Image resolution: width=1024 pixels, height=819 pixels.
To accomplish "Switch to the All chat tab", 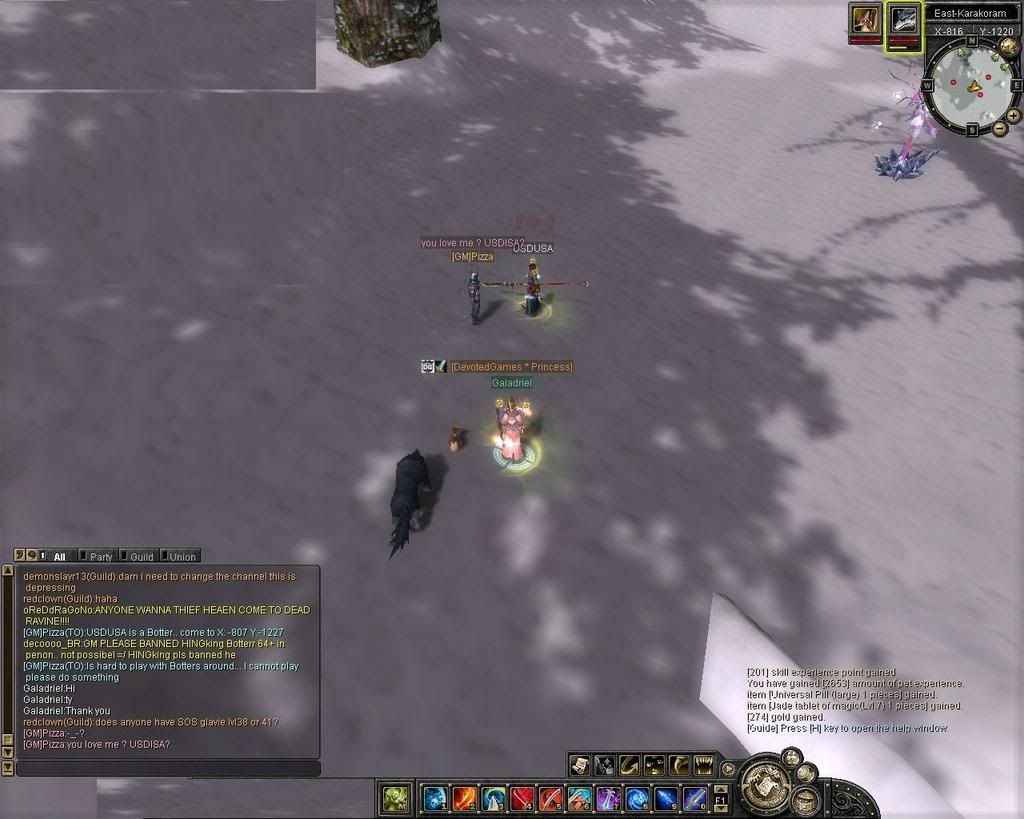I will pos(60,556).
